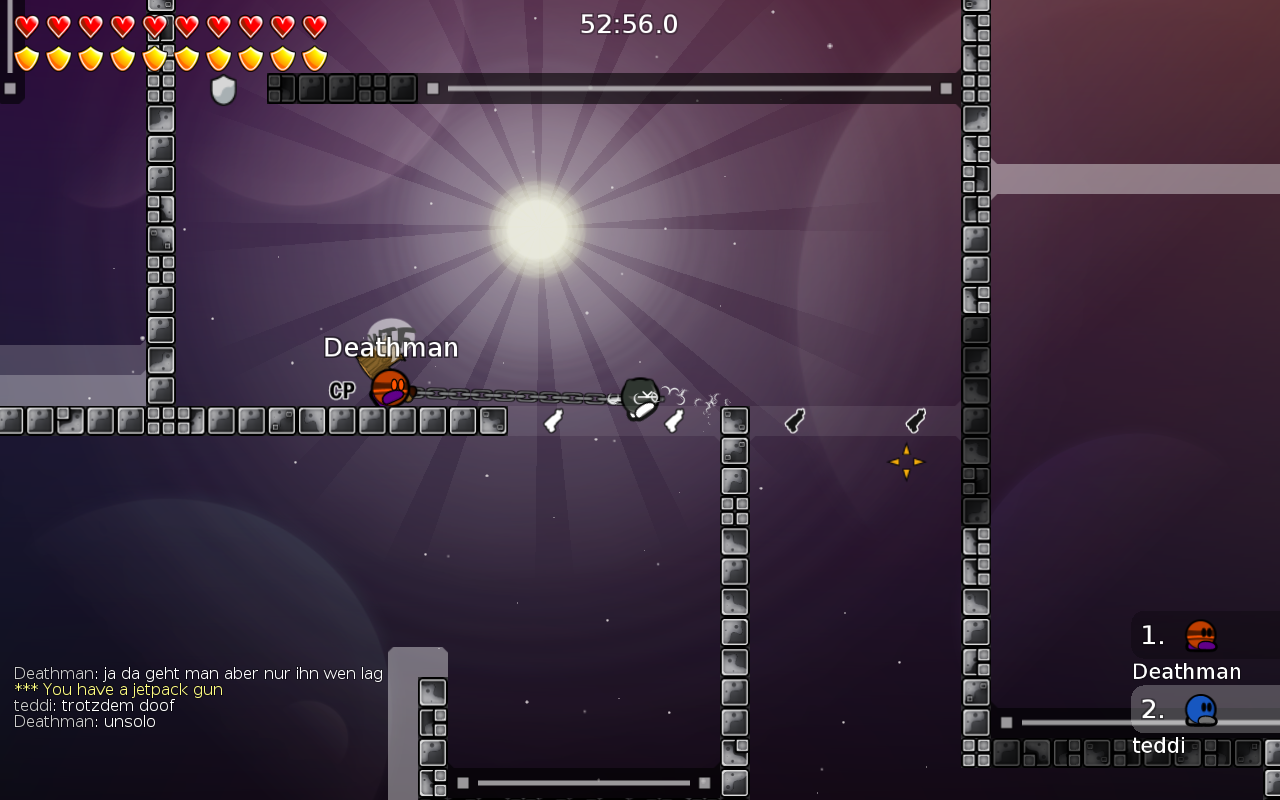Click the orange crosshair star marker
The height and width of the screenshot is (800, 1280).
coord(906,461)
